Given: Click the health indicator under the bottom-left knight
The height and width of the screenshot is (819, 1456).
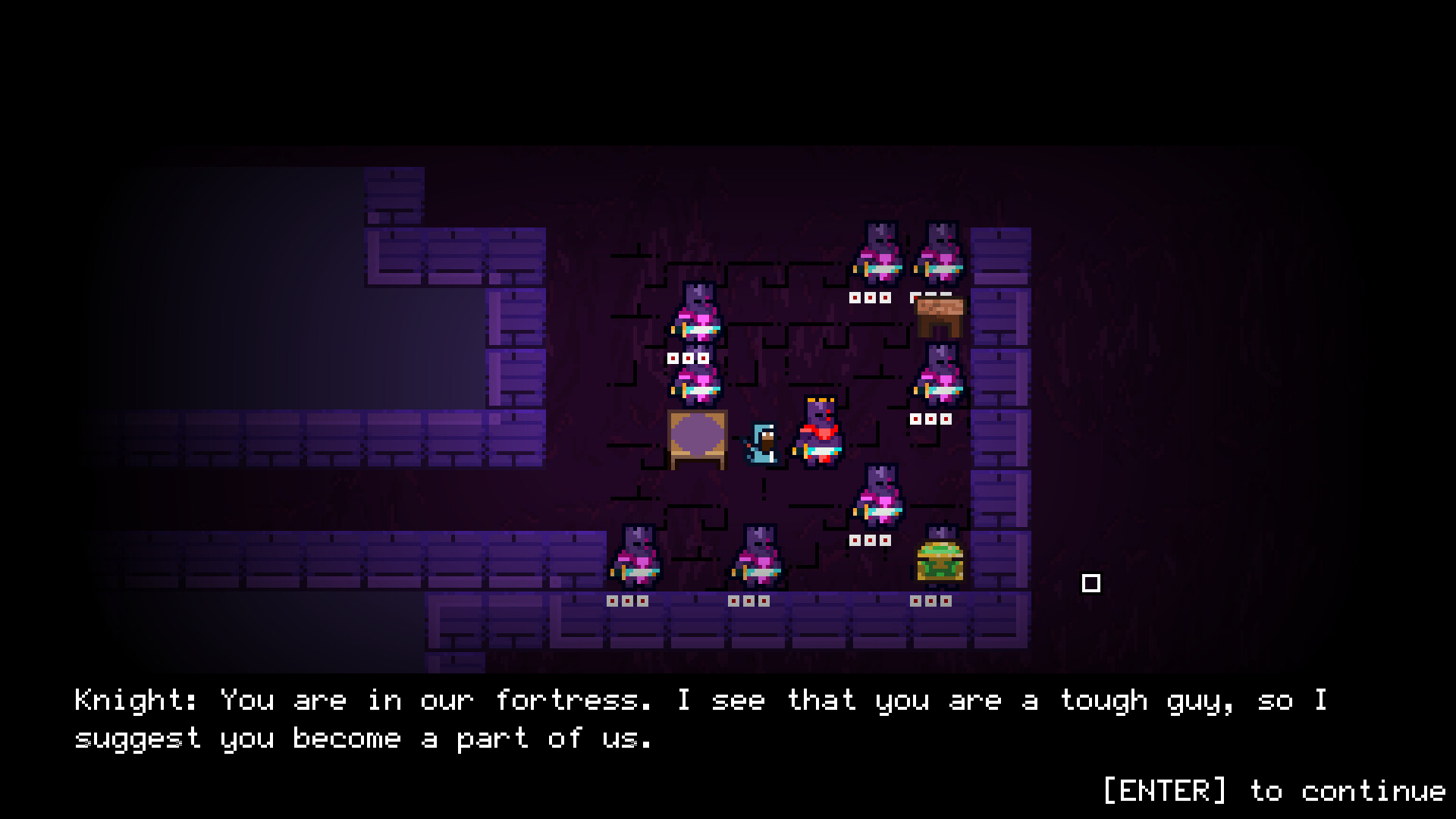Looking at the screenshot, I should click(628, 601).
